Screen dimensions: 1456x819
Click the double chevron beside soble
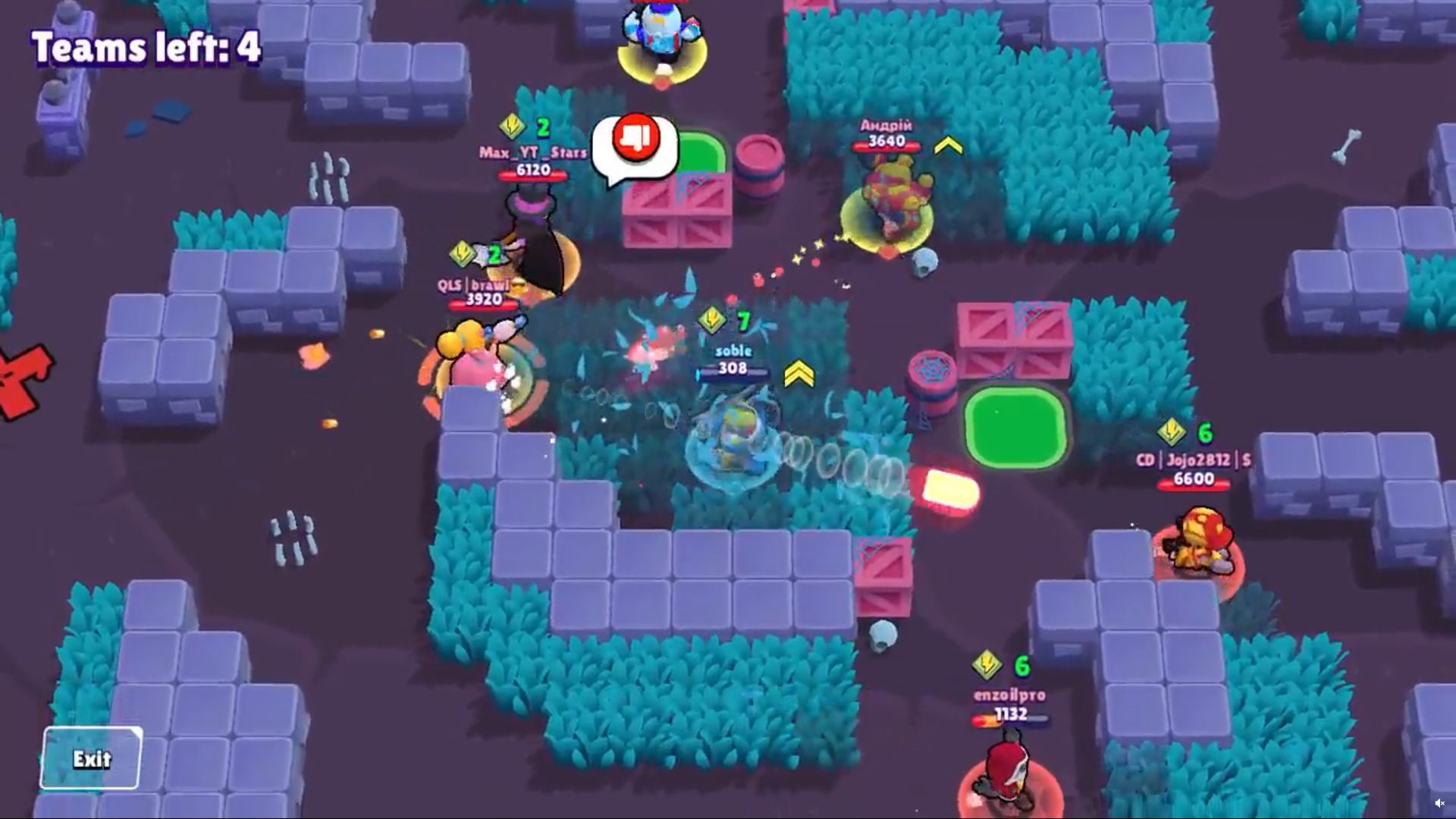point(800,375)
